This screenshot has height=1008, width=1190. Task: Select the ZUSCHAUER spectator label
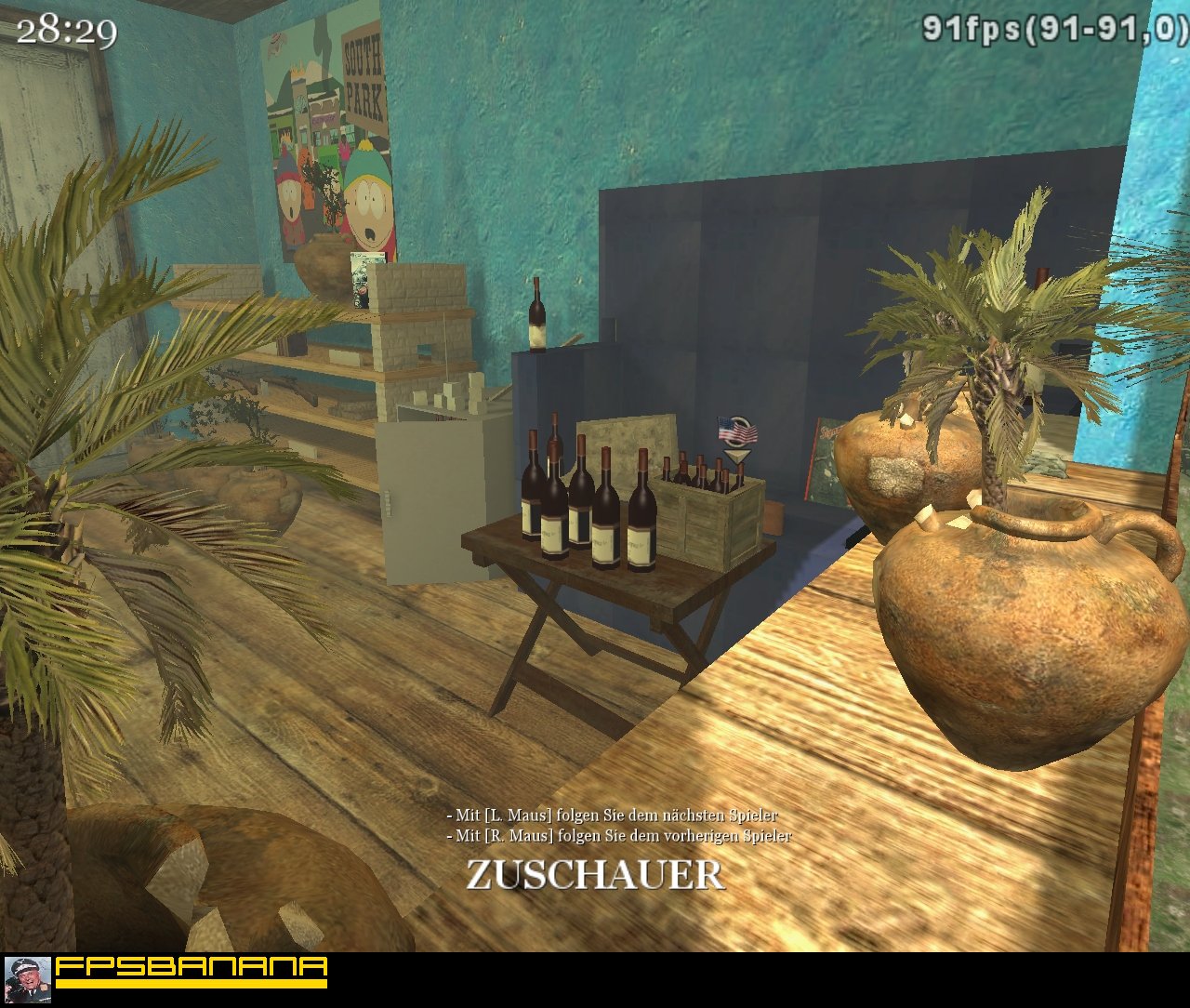click(x=595, y=871)
